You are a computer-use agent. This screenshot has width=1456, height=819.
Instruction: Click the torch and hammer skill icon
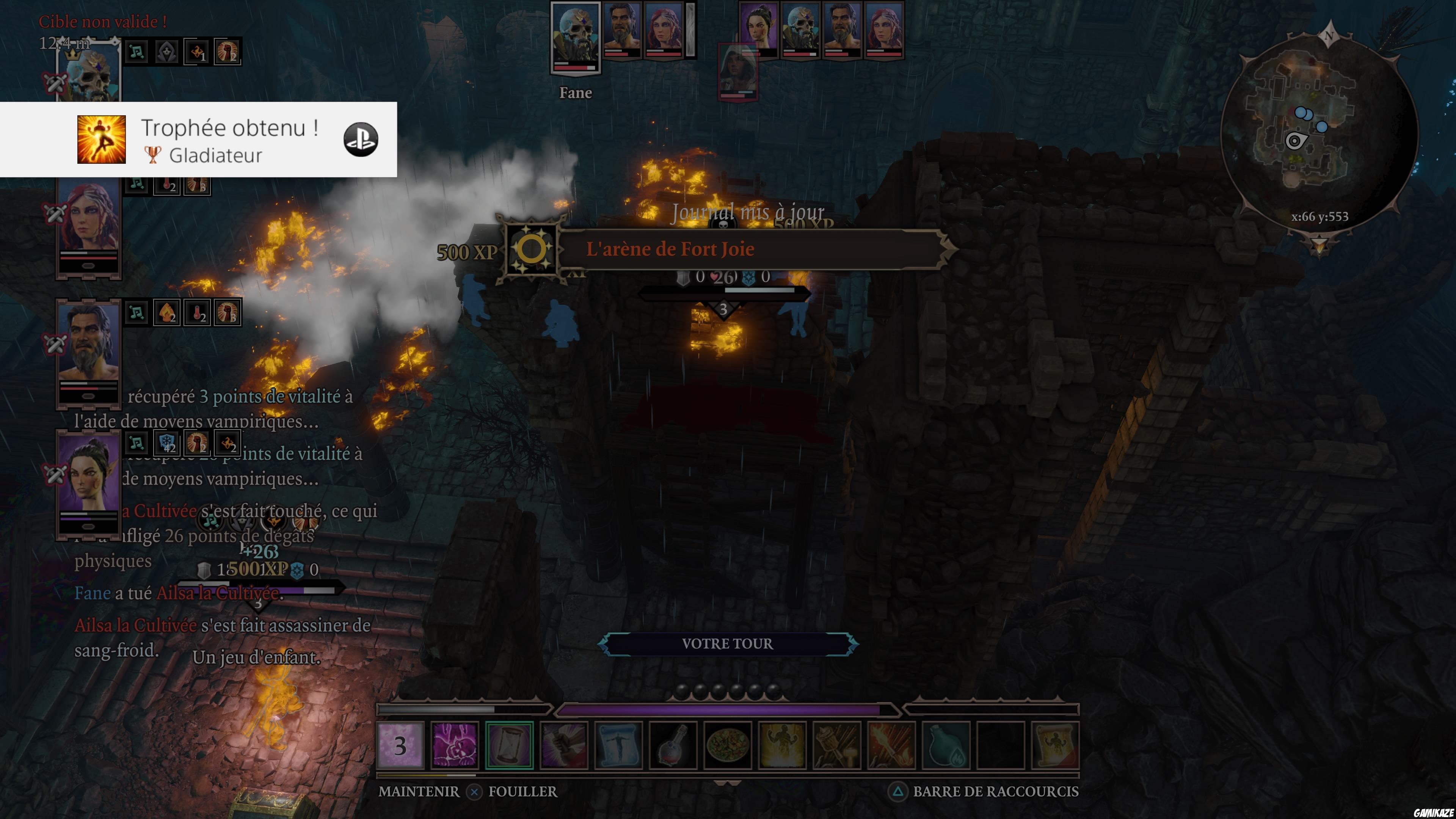point(837,745)
